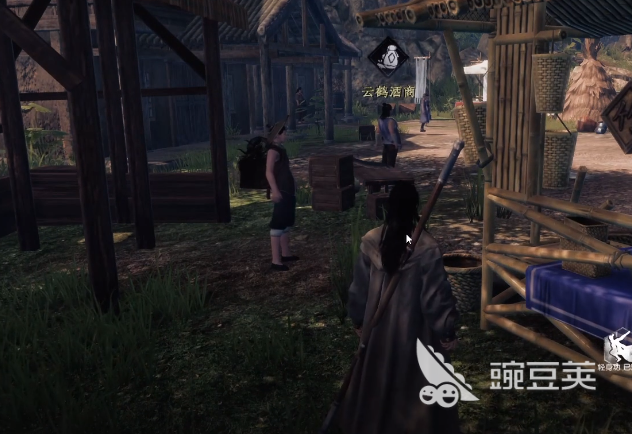Click the 云鹤酒商 wine merchant marker icon

[388, 57]
